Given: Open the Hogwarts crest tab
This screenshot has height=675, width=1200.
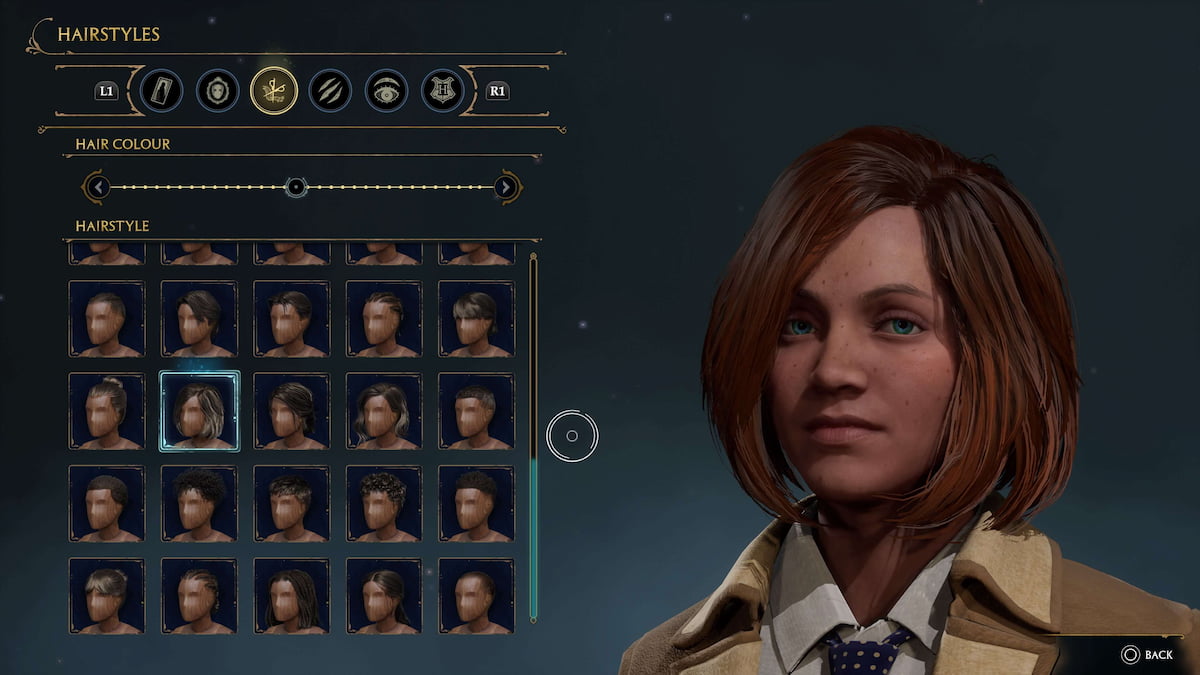Looking at the screenshot, I should 442,91.
